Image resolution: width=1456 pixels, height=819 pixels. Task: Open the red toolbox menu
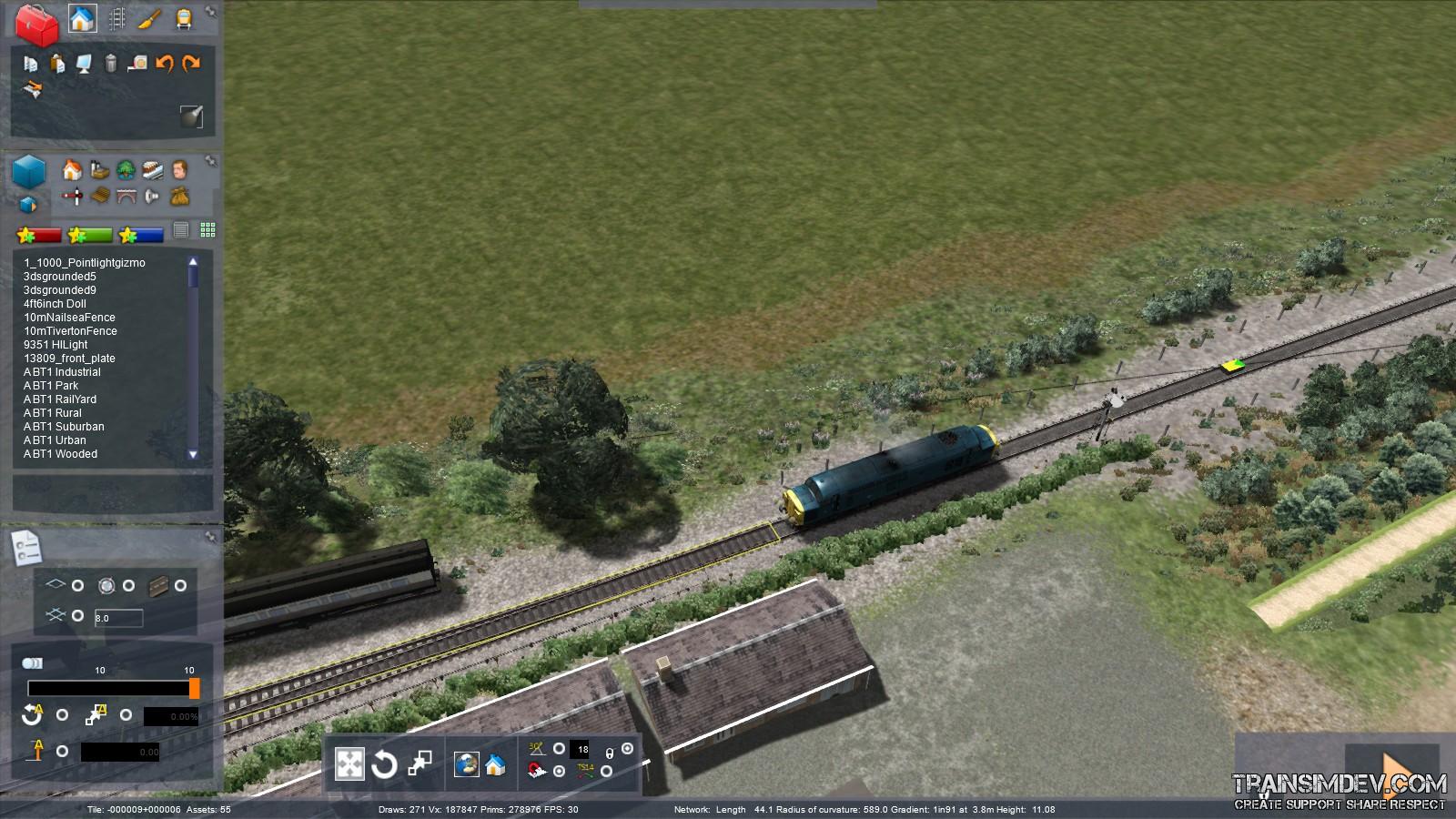click(x=36, y=25)
